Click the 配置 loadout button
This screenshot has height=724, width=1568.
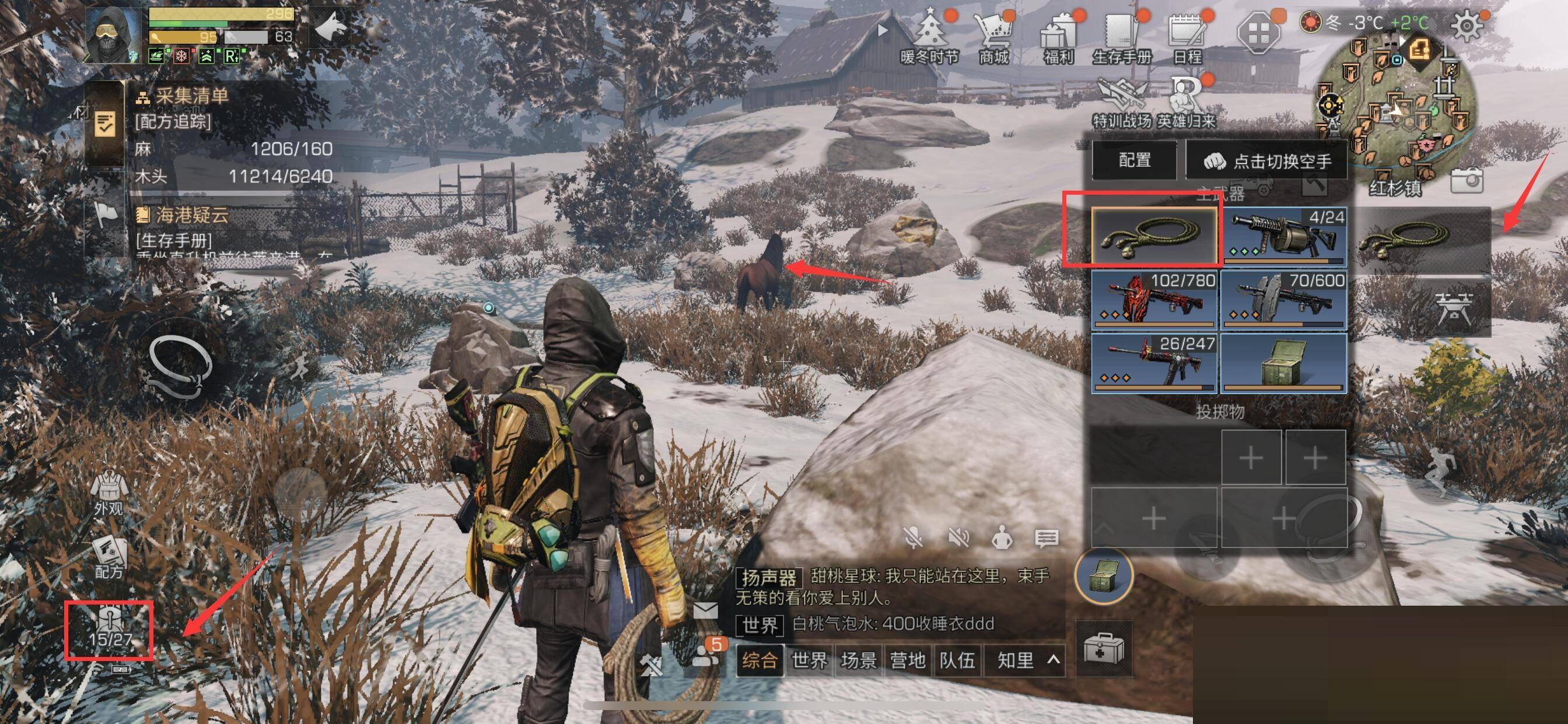(1135, 161)
